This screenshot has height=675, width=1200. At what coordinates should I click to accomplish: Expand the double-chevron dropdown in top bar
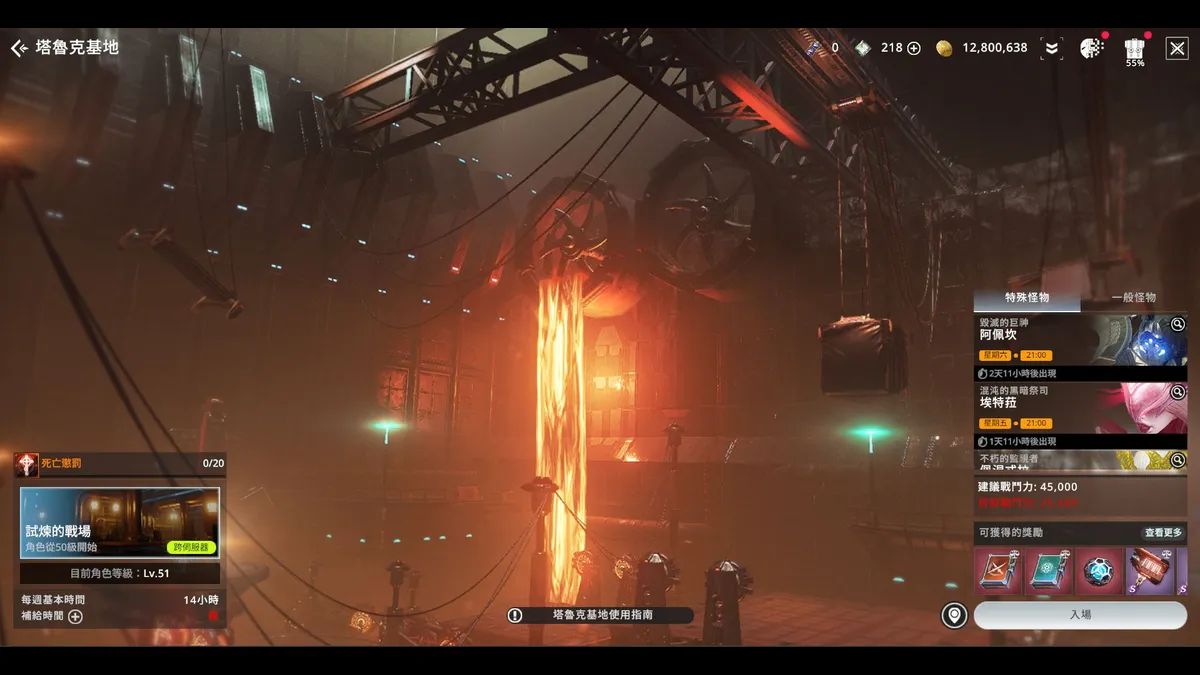[1050, 48]
